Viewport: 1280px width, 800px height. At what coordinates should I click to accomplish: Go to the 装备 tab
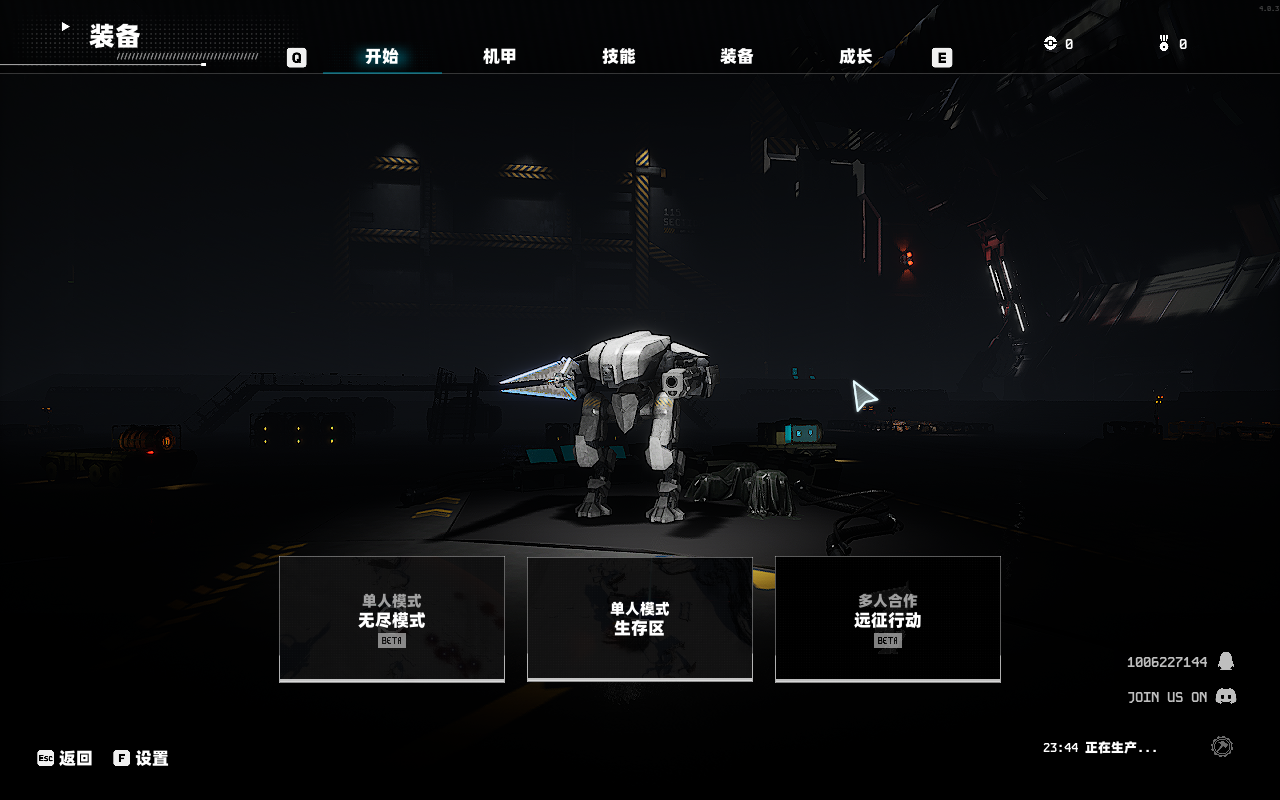coord(736,57)
